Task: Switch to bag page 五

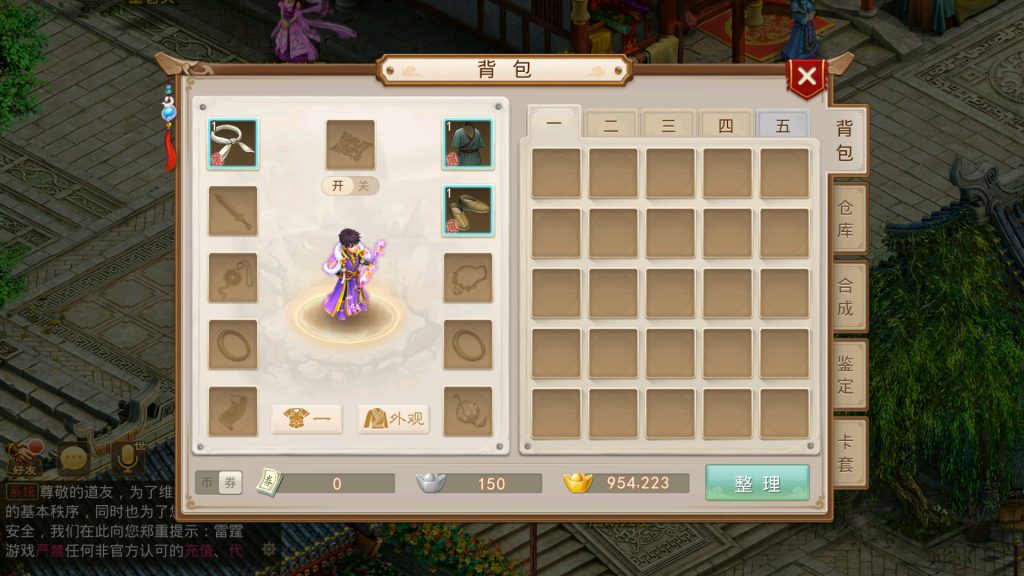Action: tap(782, 125)
